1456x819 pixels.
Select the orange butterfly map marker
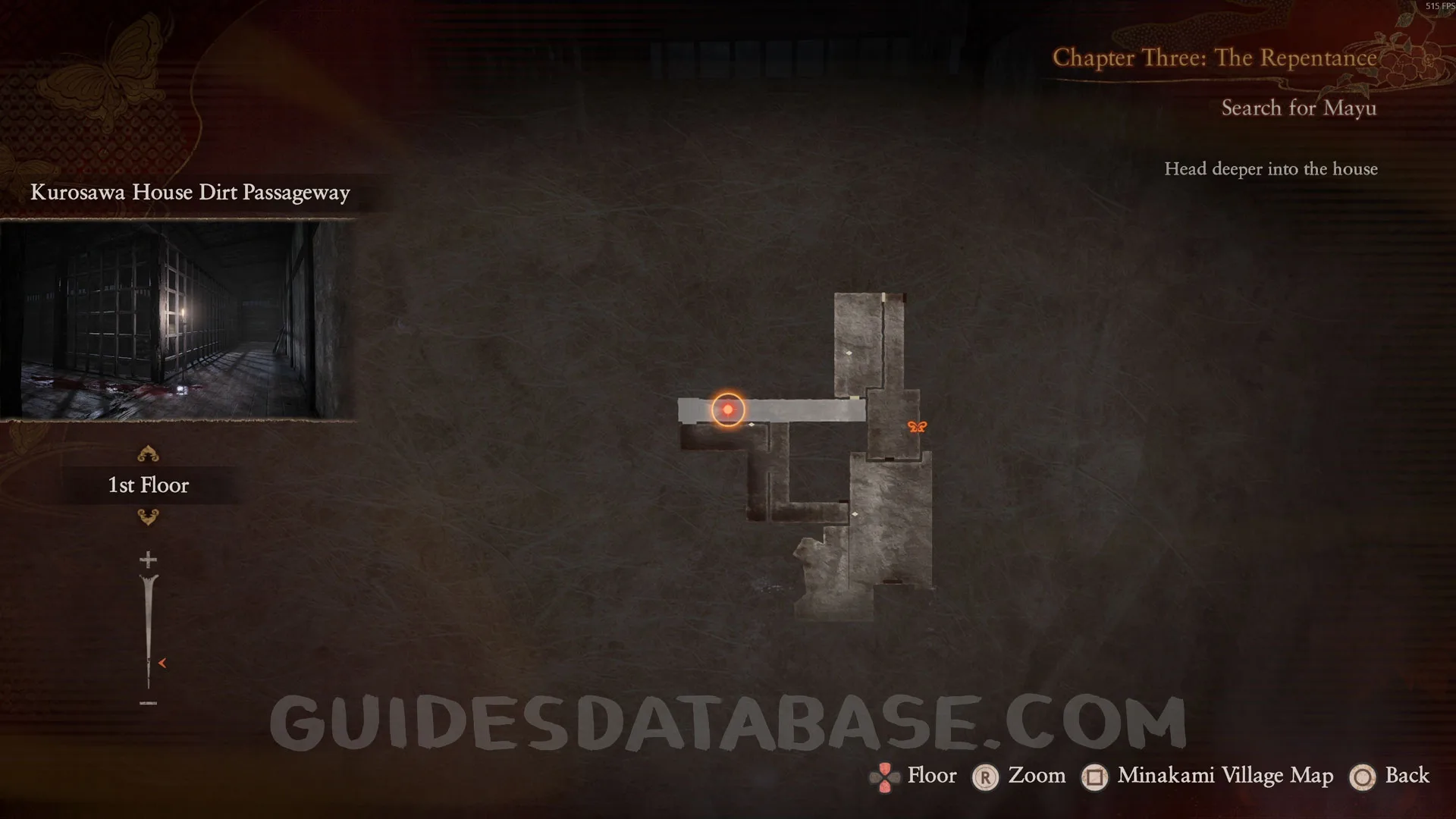[x=917, y=427]
